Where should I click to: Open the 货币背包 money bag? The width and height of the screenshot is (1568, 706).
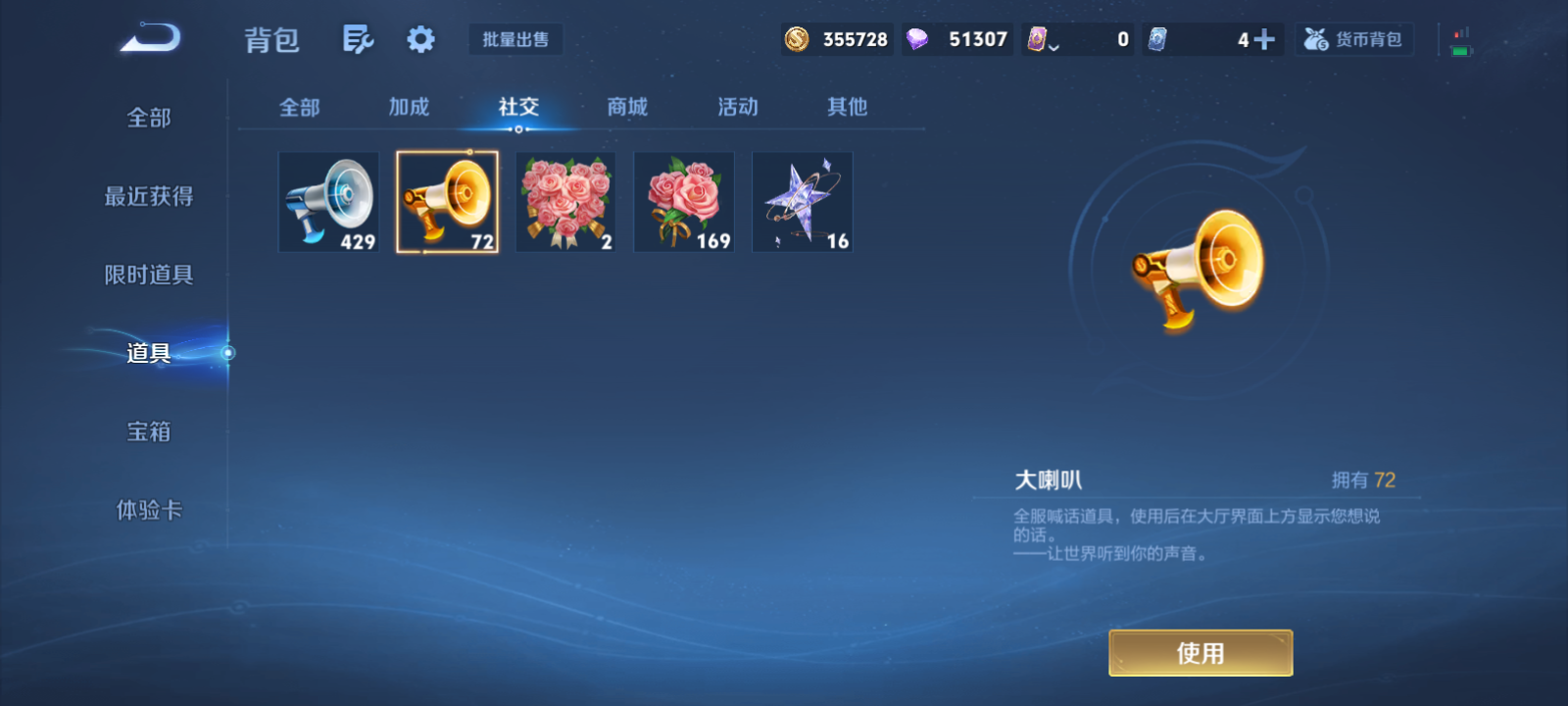1354,39
